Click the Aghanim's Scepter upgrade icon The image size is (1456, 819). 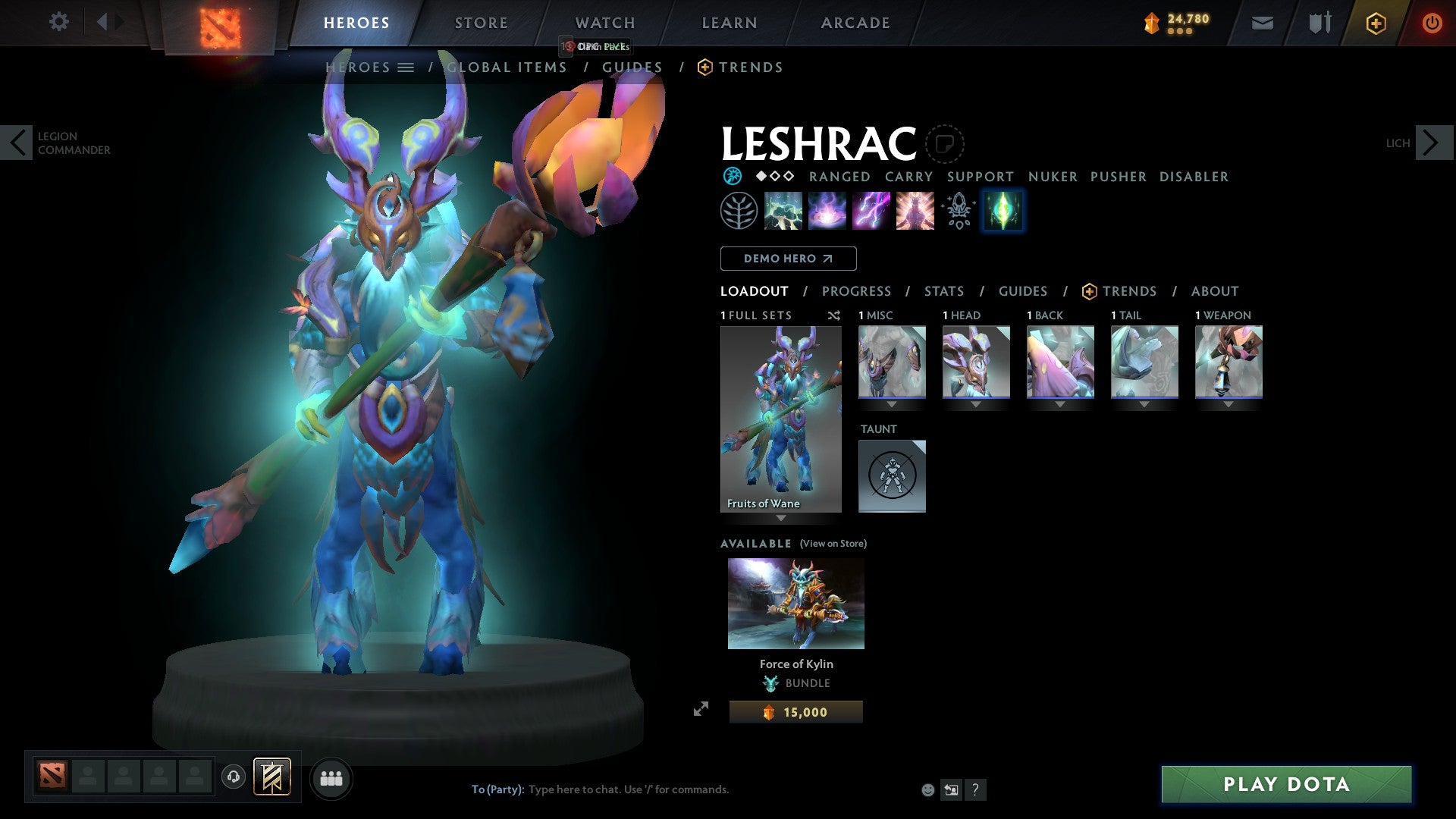point(958,211)
